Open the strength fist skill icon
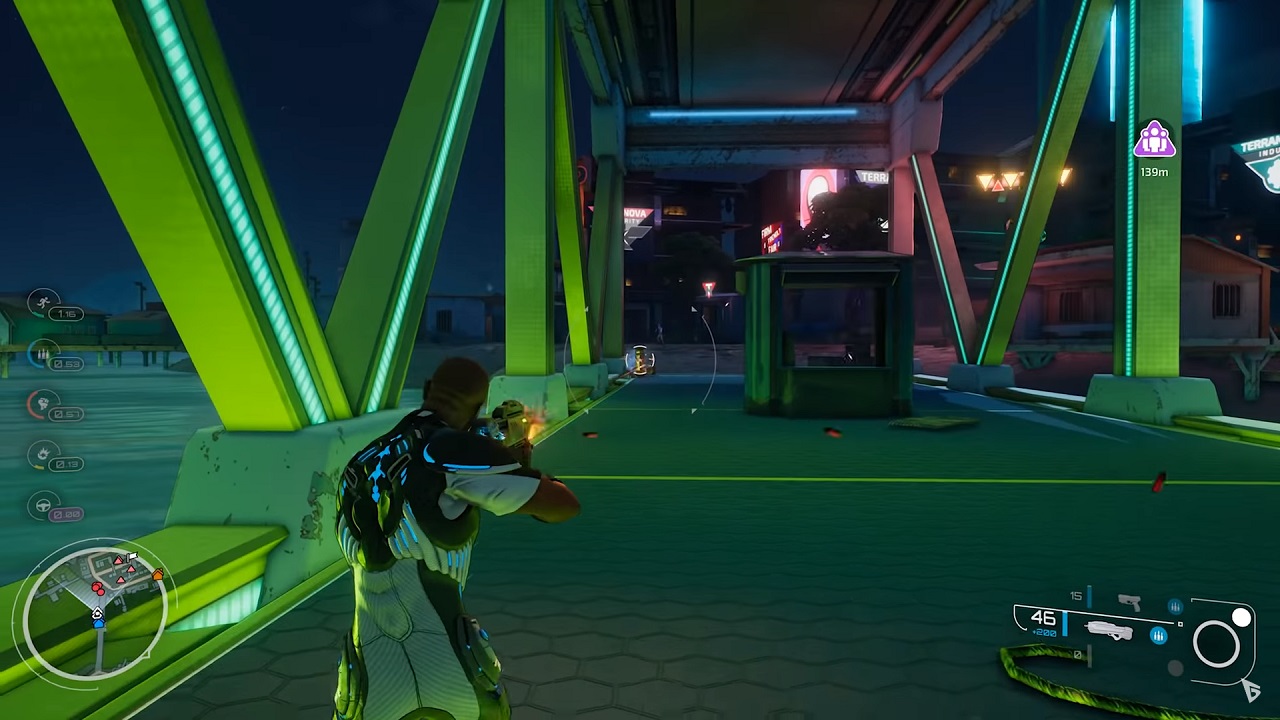The width and height of the screenshot is (1280, 720). [40, 403]
